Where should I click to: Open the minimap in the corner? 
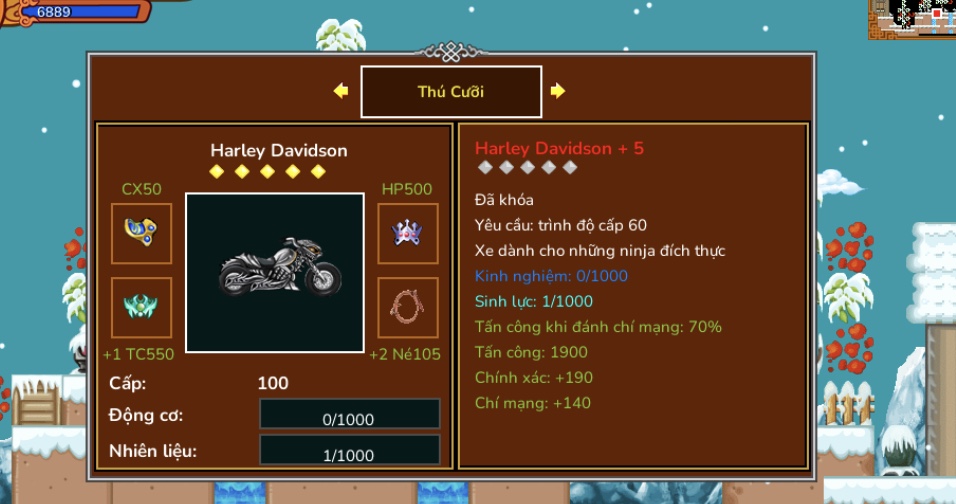tap(911, 18)
